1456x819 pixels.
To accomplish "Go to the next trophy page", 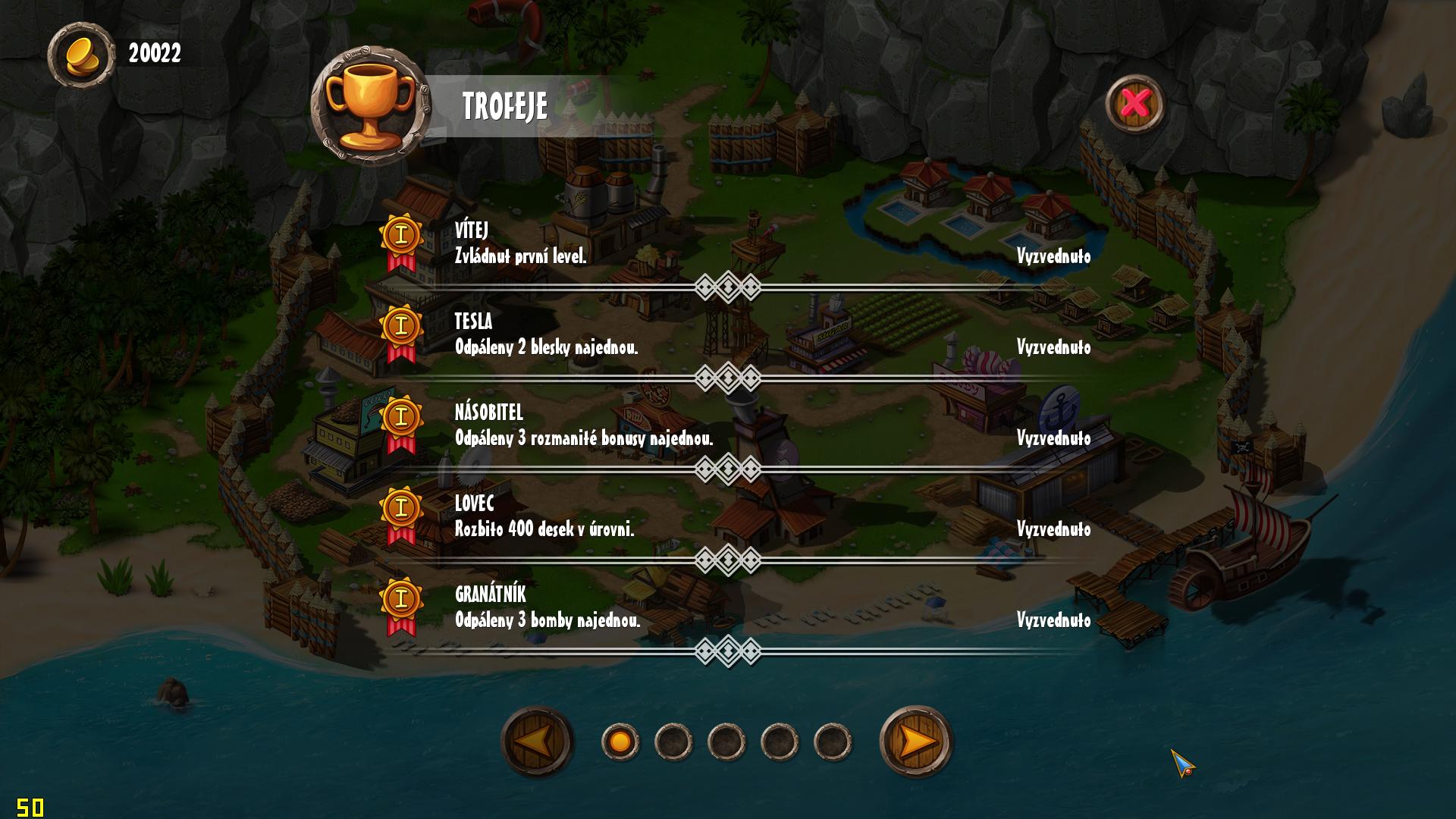I will click(x=915, y=742).
